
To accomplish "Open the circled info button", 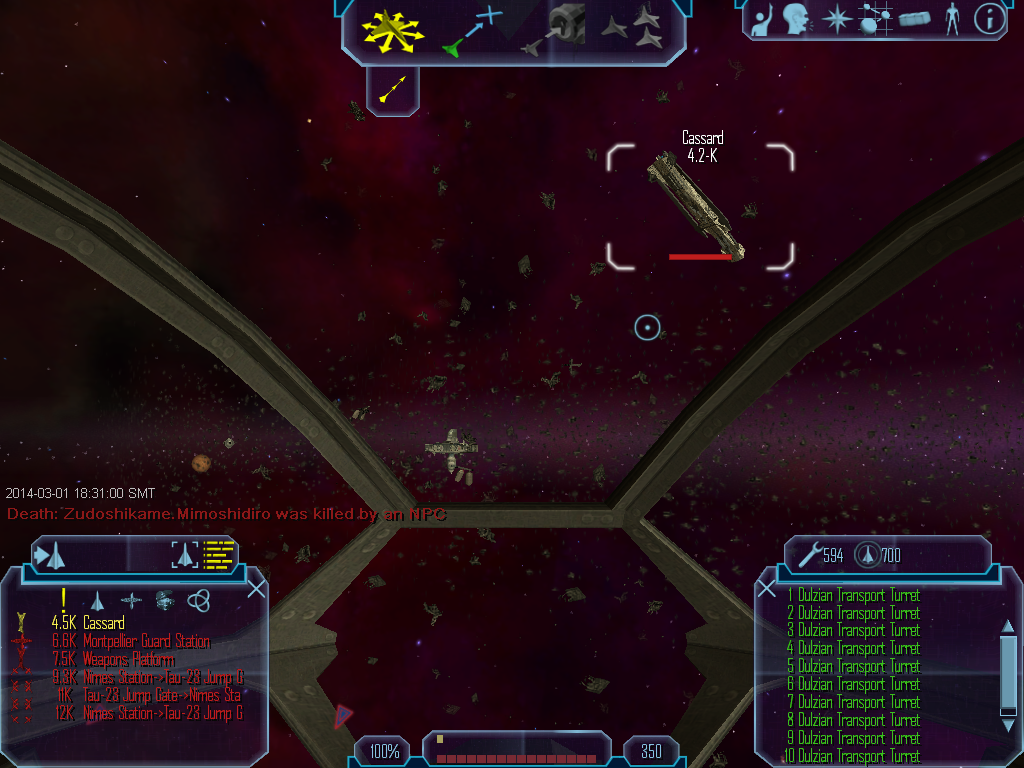I will 989,18.
